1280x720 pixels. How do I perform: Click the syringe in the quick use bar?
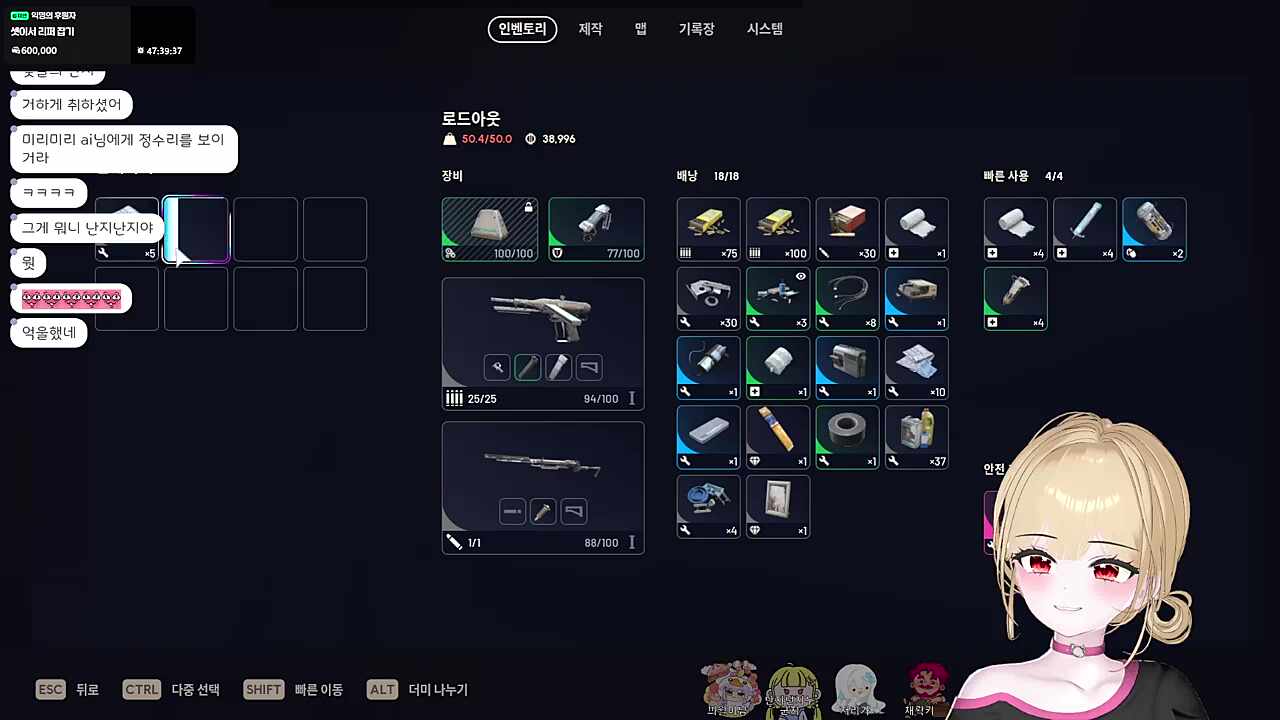(x=1085, y=228)
